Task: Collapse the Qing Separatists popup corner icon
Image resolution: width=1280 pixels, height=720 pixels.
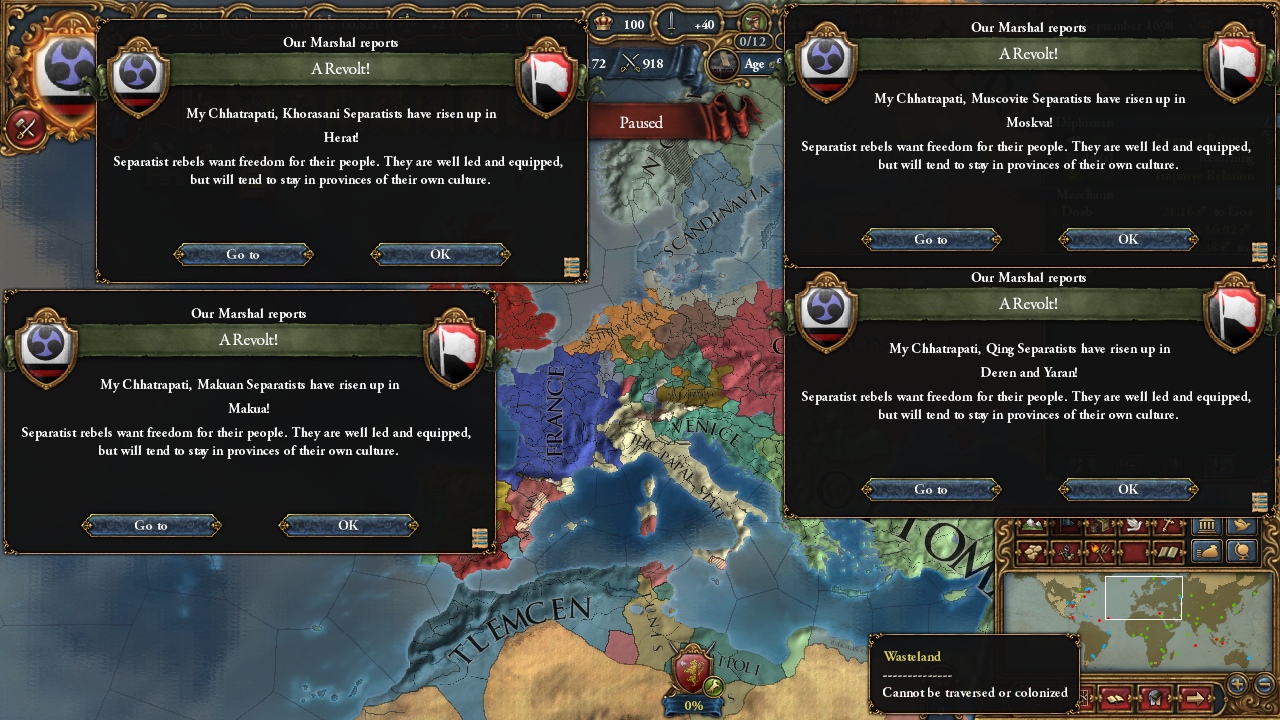Action: pyautogui.click(x=1258, y=500)
